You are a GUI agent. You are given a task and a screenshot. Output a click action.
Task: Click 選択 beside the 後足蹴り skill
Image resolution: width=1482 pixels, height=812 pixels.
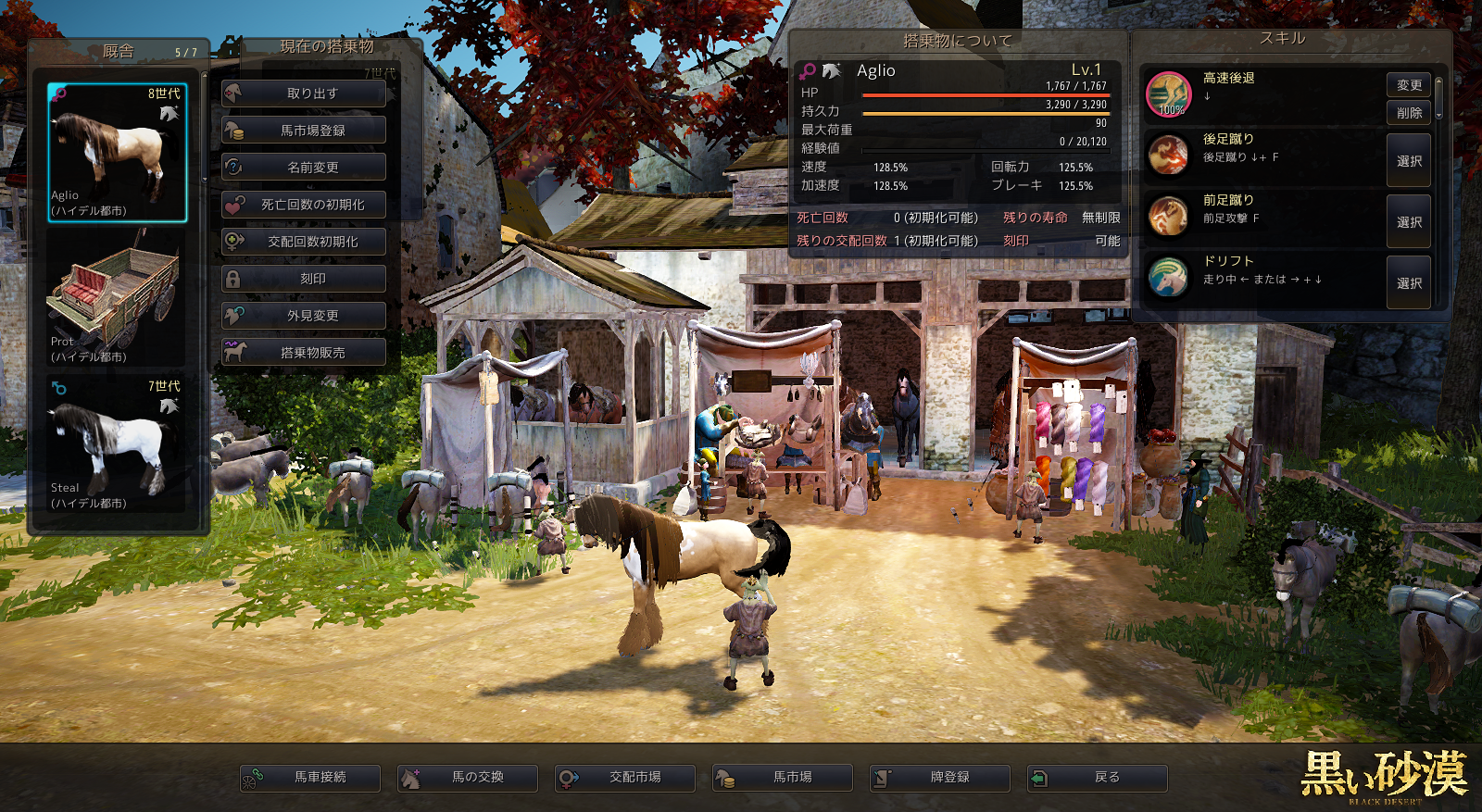click(1409, 161)
